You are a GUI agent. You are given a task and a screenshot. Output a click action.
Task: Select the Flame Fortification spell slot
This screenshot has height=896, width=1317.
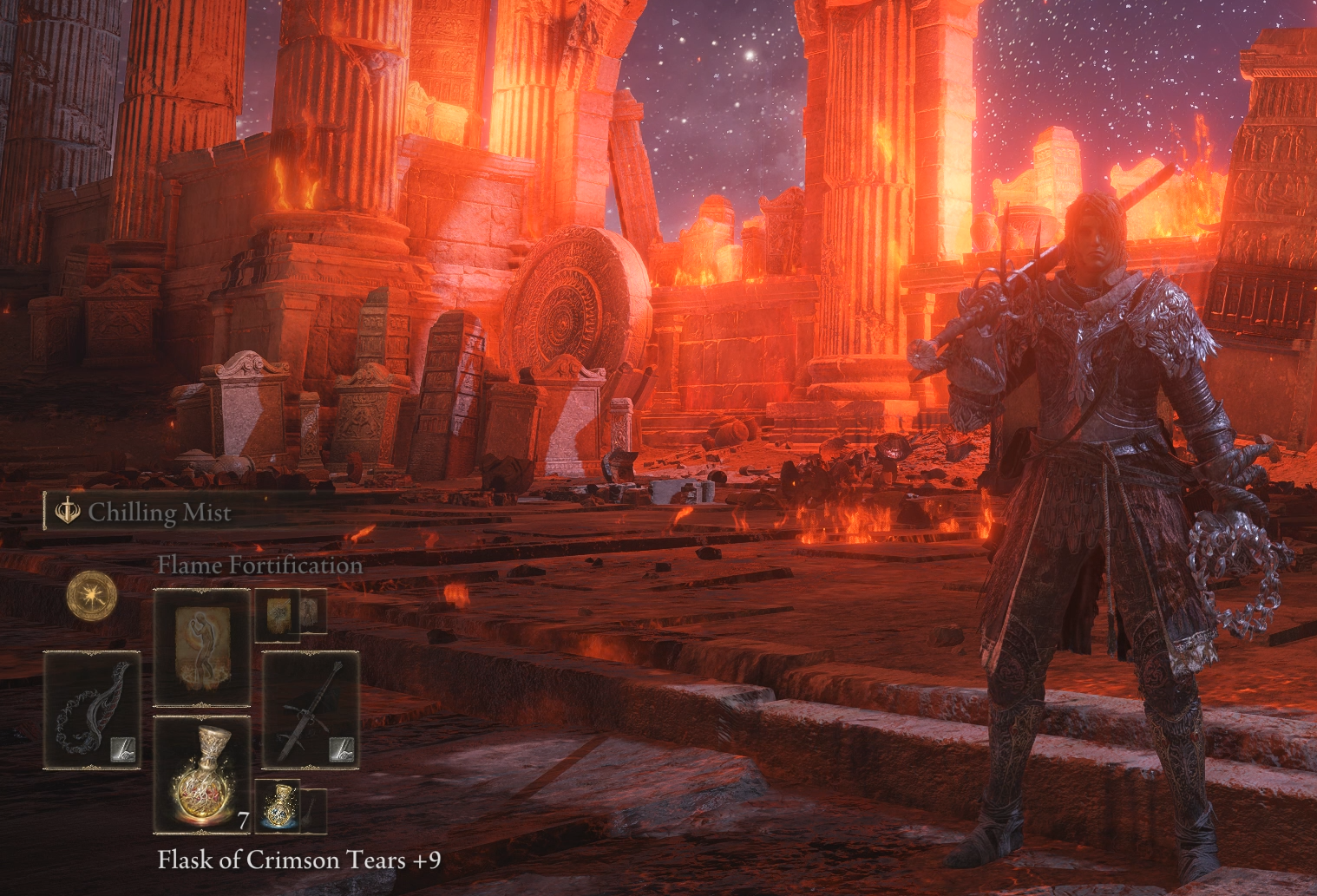(201, 647)
